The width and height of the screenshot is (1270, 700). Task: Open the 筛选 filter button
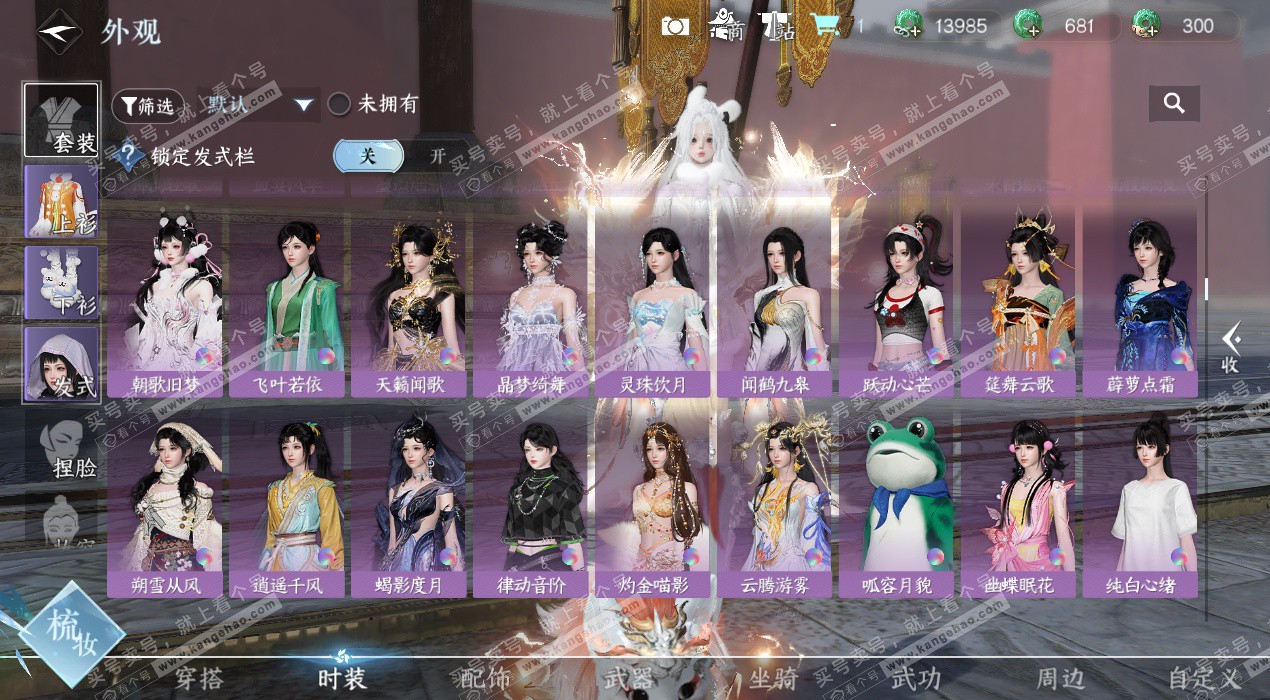coord(148,105)
